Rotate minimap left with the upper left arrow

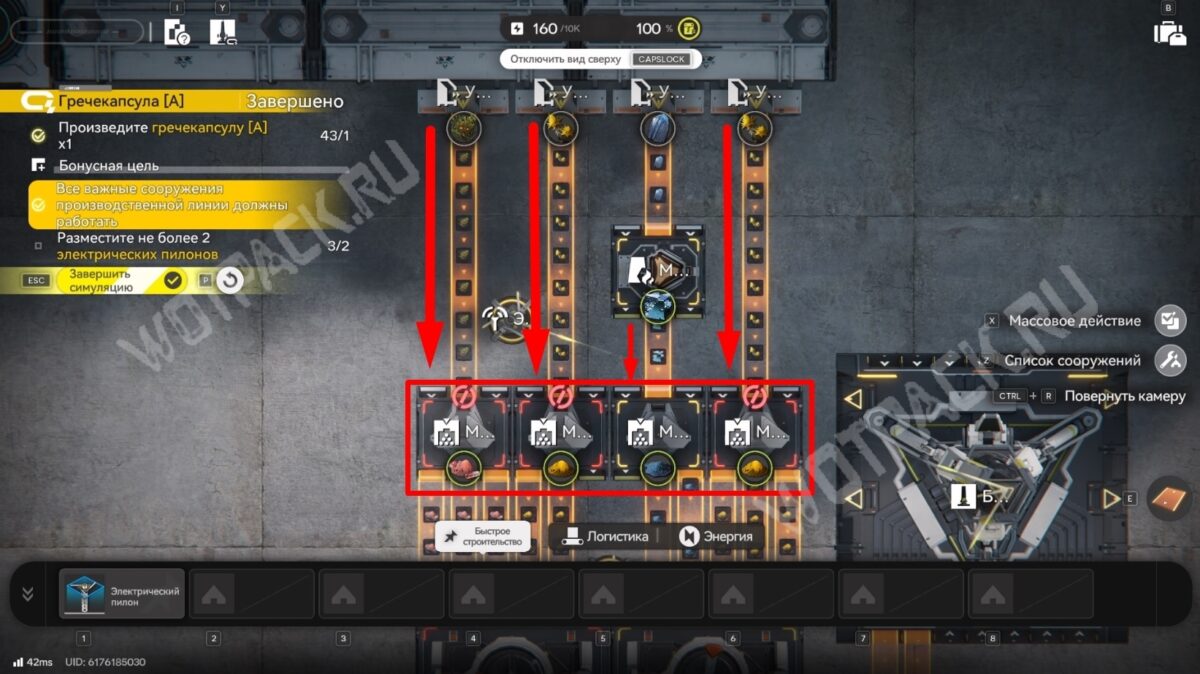[x=853, y=400]
